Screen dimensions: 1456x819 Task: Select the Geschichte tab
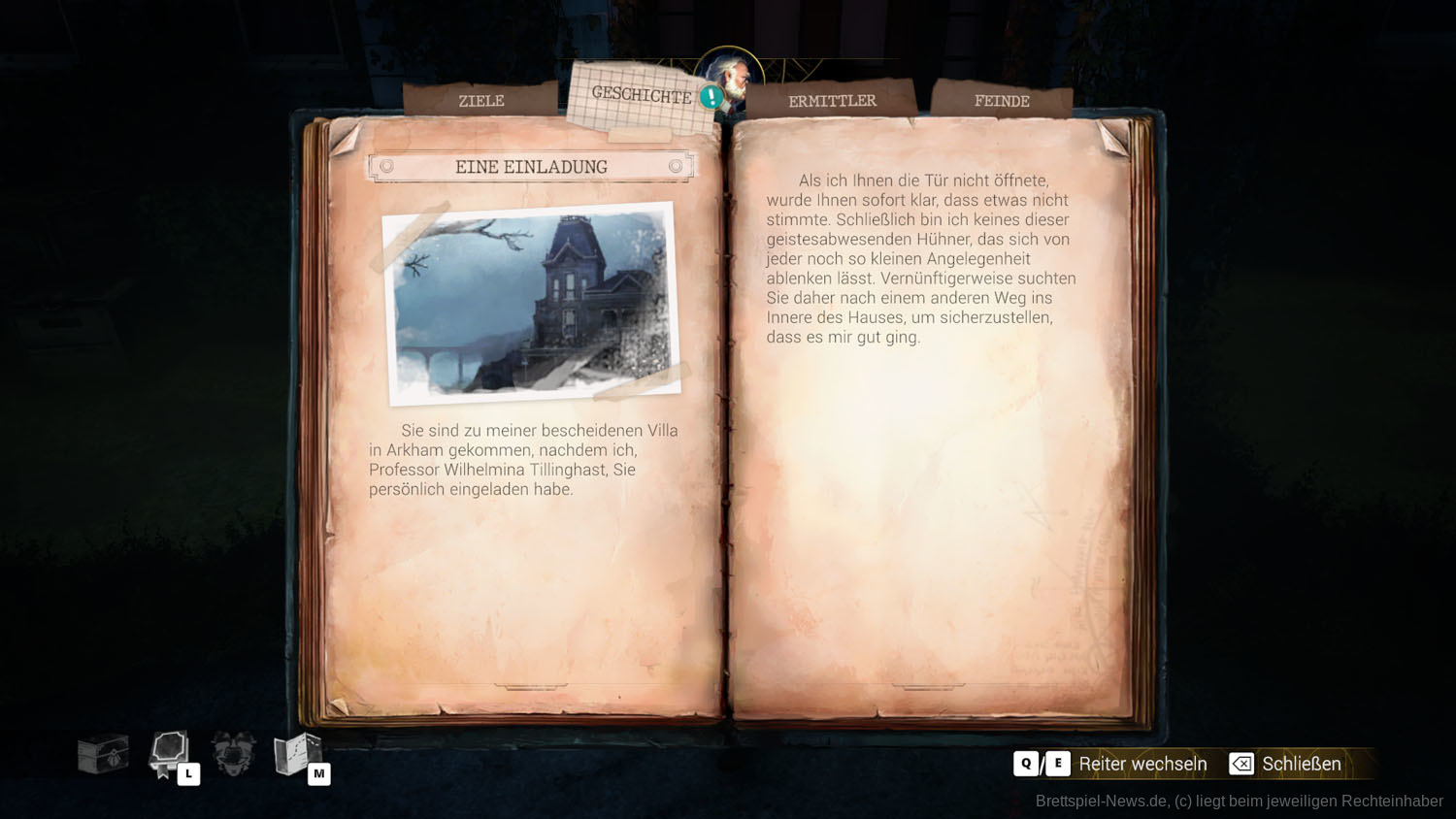[641, 95]
